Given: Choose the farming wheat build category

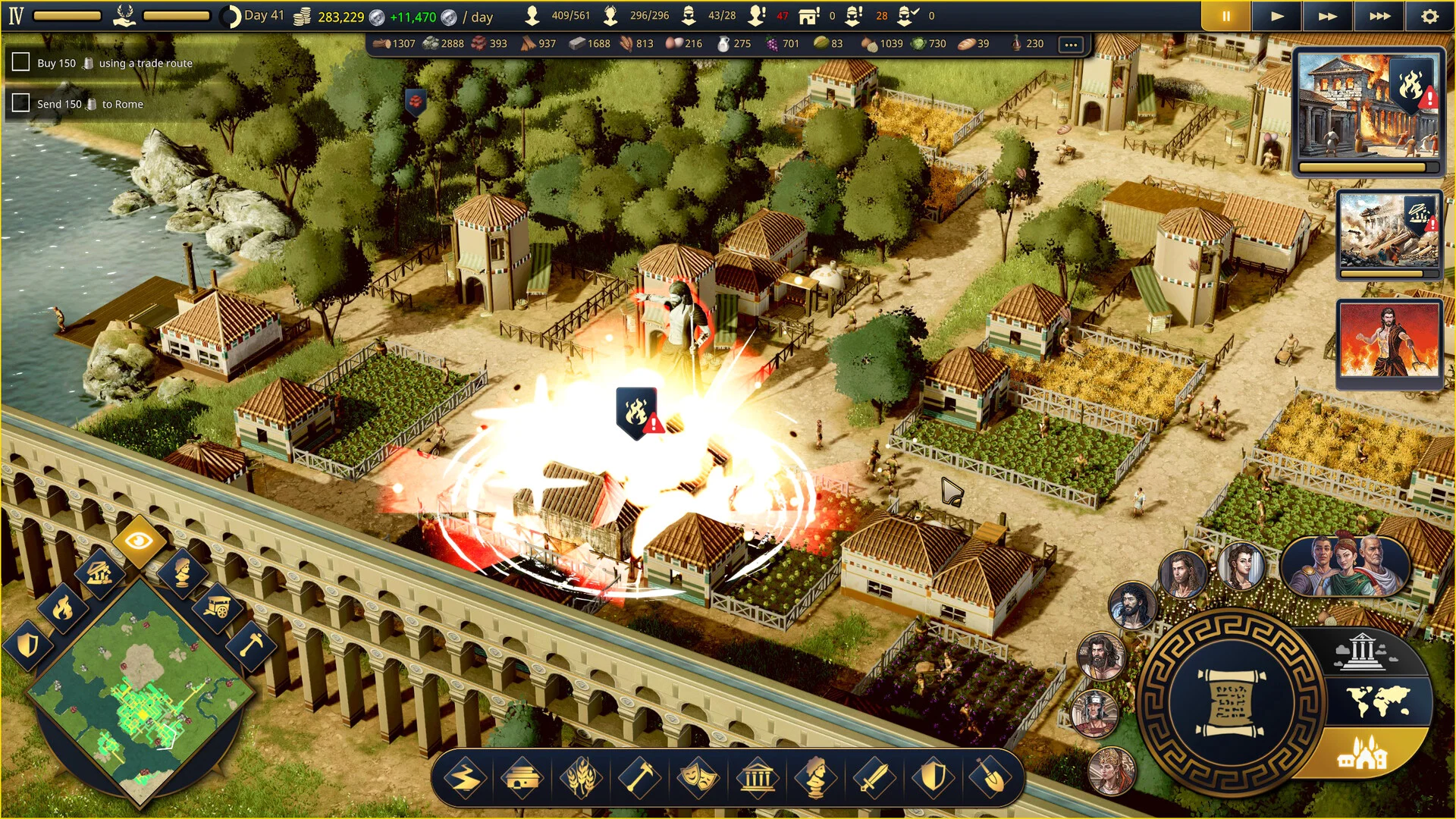Looking at the screenshot, I should click(x=581, y=778).
